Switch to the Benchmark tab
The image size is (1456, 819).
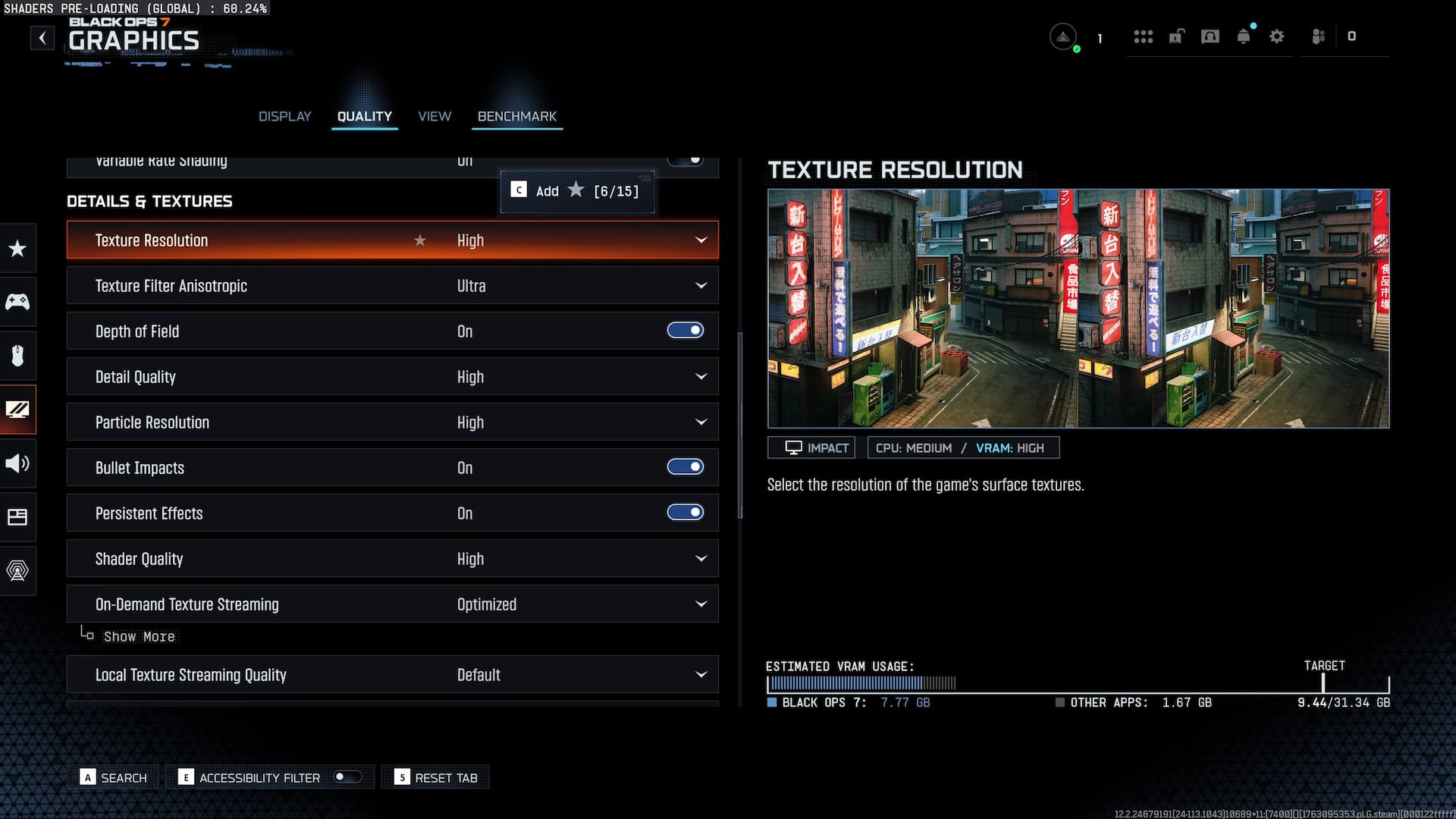point(516,116)
